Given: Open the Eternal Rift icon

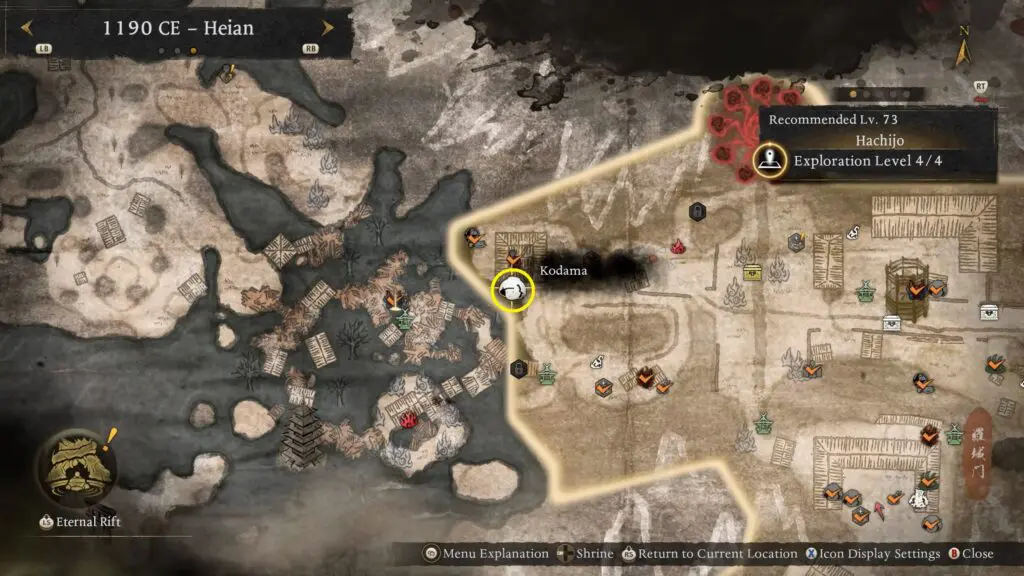Looking at the screenshot, I should click(x=72, y=470).
